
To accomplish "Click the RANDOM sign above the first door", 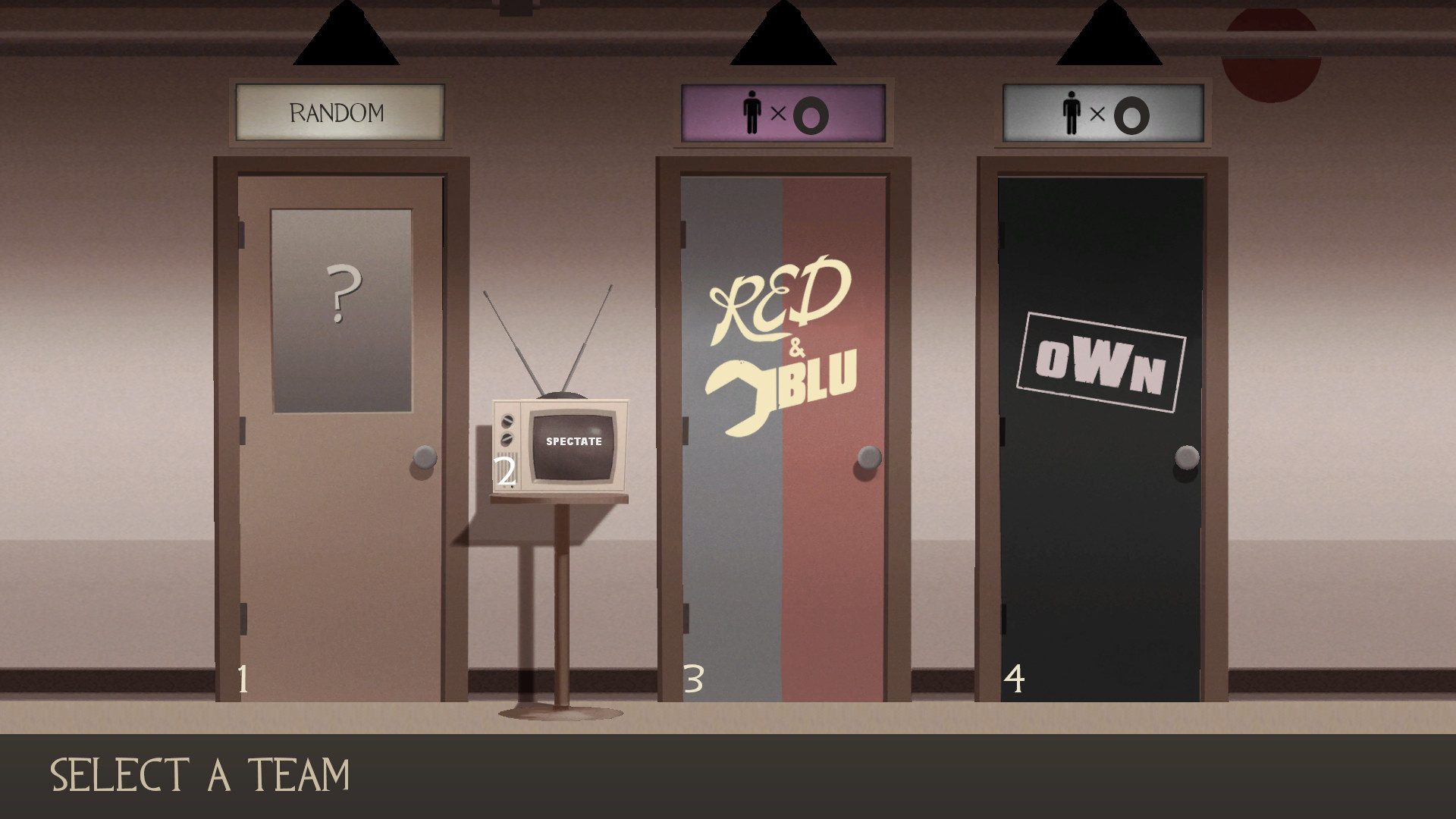I will 339,112.
